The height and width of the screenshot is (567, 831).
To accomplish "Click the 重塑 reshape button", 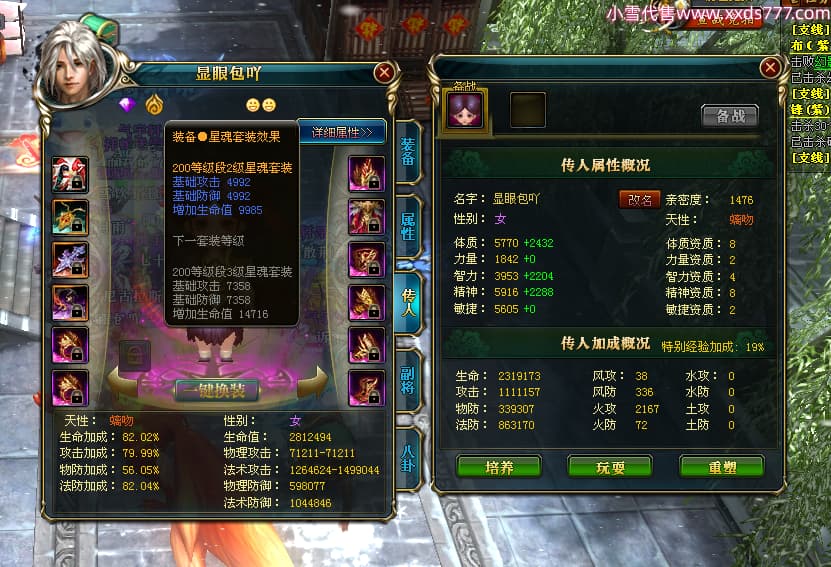I will (721, 466).
